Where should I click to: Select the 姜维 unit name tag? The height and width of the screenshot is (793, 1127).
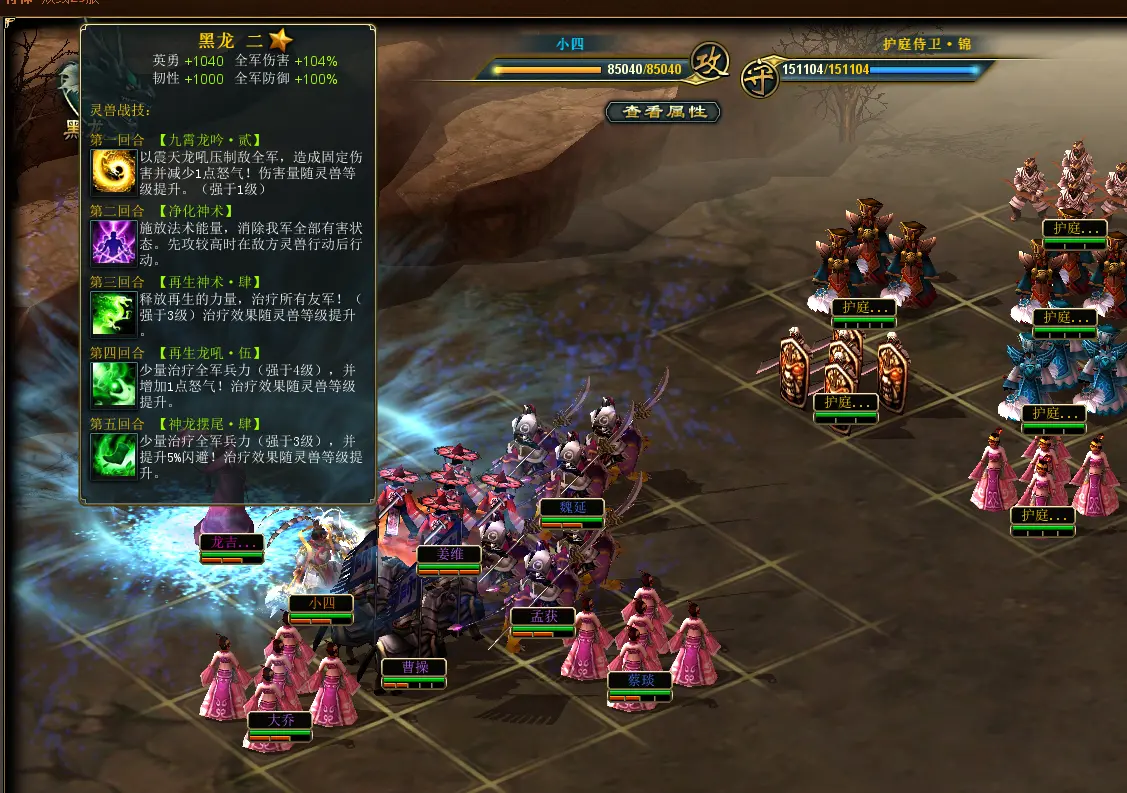[x=449, y=553]
